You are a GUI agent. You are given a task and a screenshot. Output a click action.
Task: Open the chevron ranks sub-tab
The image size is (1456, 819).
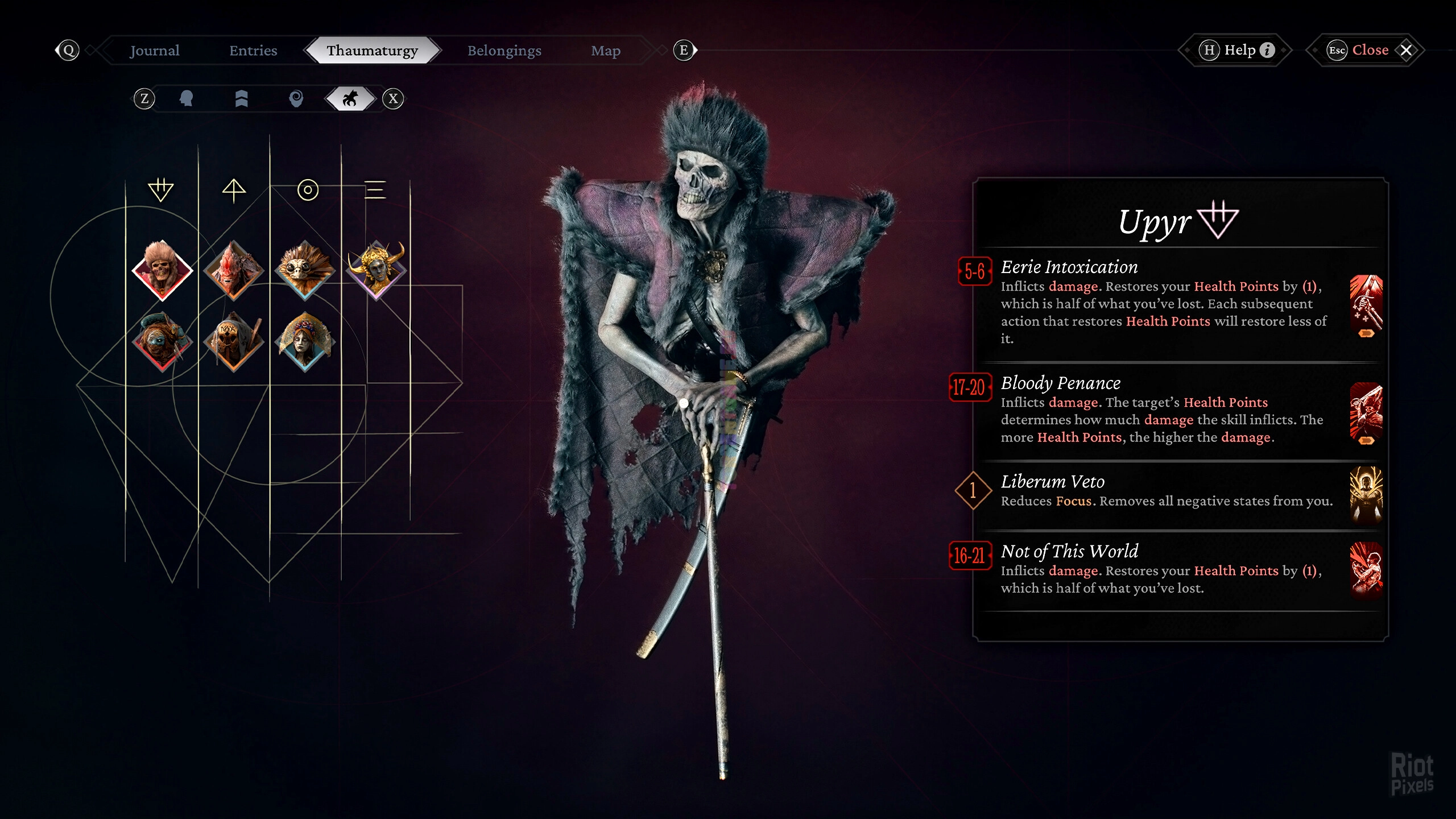pos(241,99)
